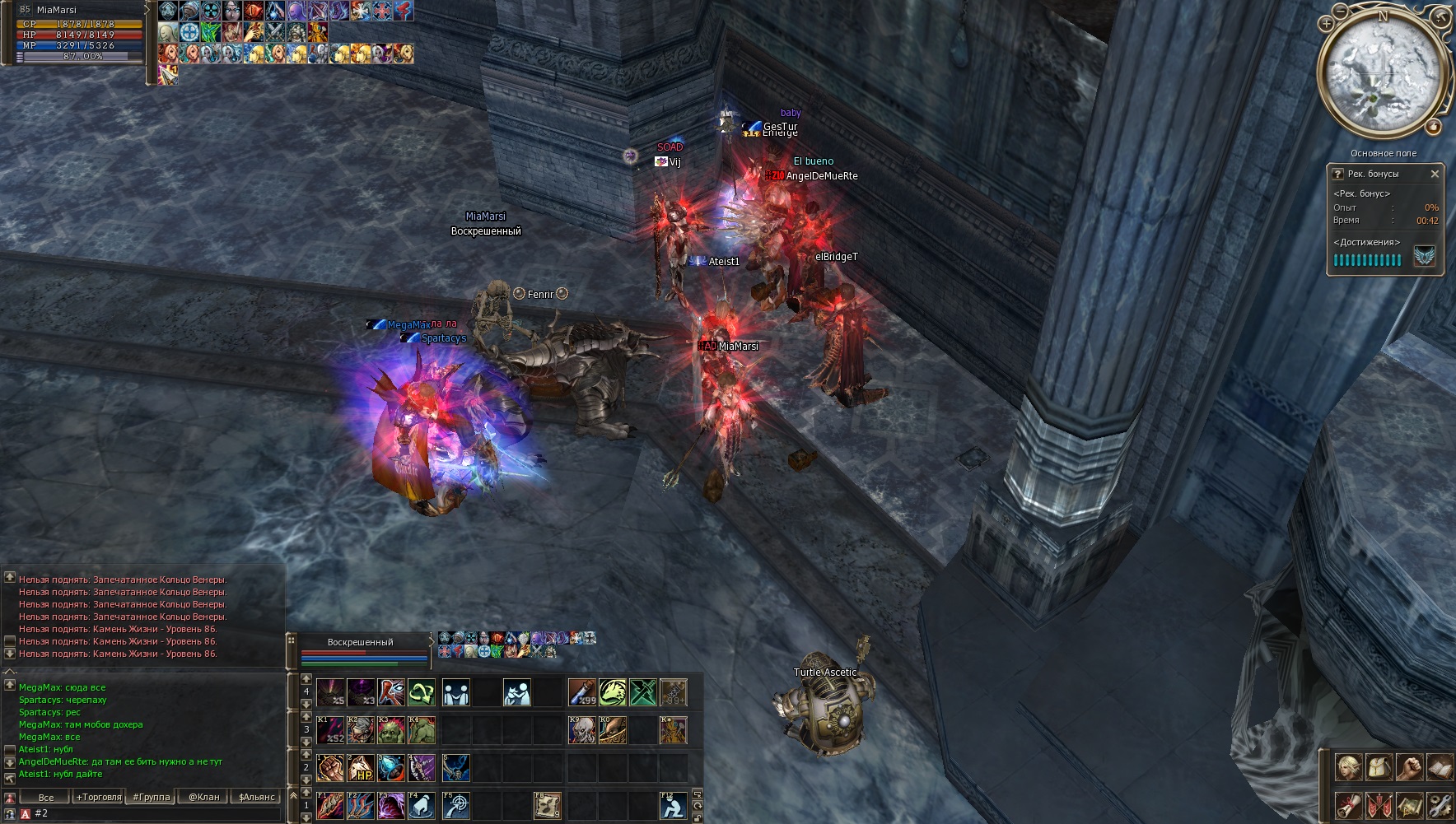Open the character status elf portrait icon
This screenshot has width=1456, height=824.
[1348, 767]
